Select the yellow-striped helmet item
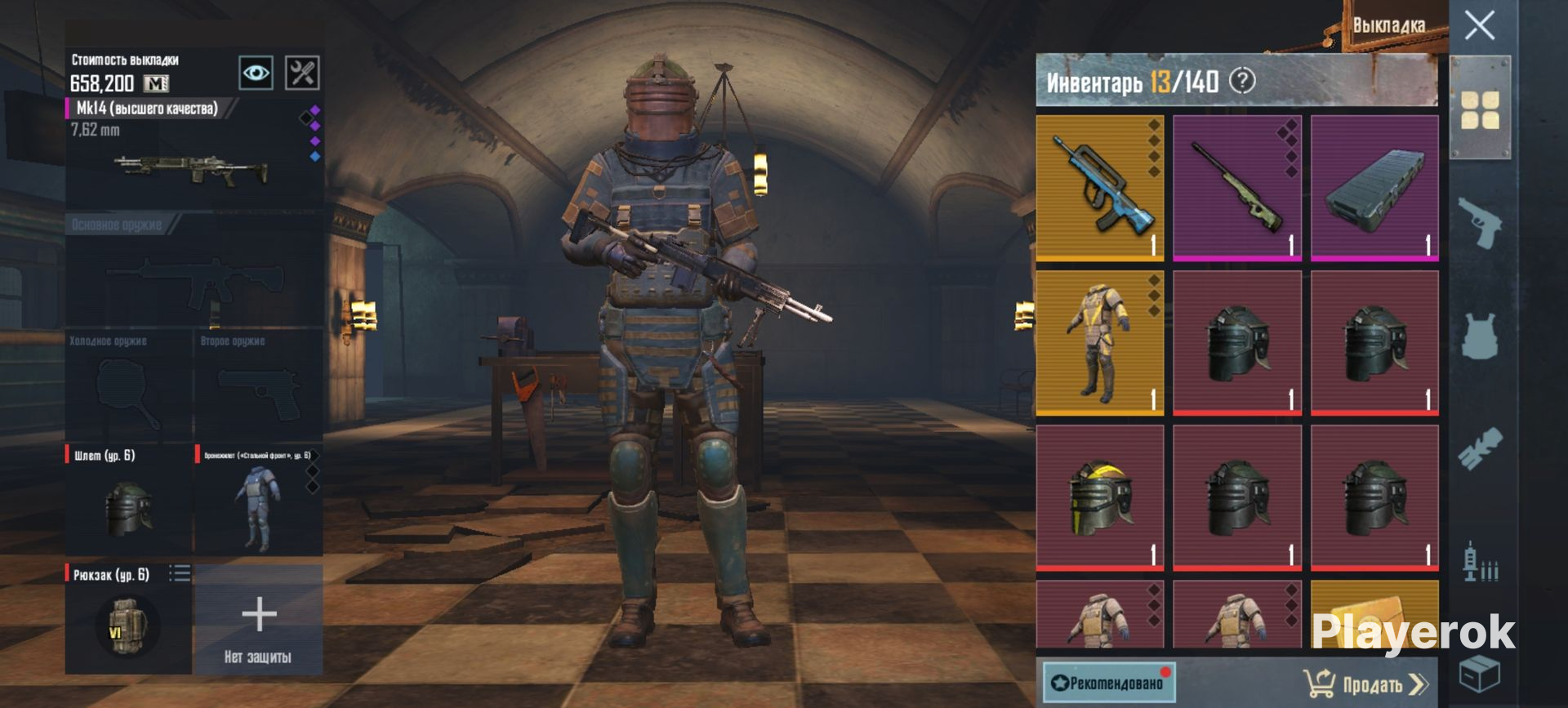1568x708 pixels. (x=1100, y=496)
